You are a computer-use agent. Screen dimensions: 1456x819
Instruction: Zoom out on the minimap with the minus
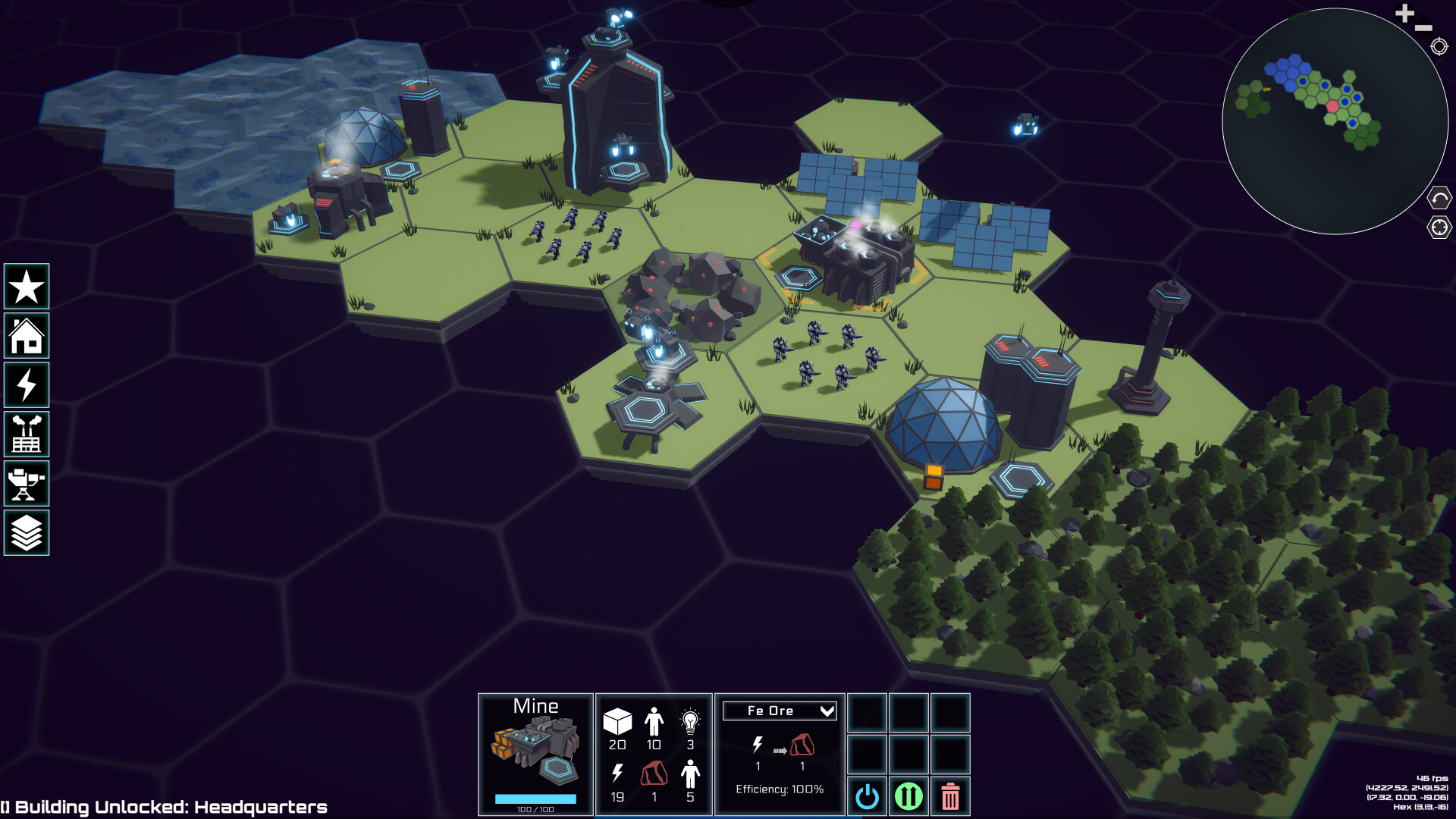click(x=1422, y=28)
